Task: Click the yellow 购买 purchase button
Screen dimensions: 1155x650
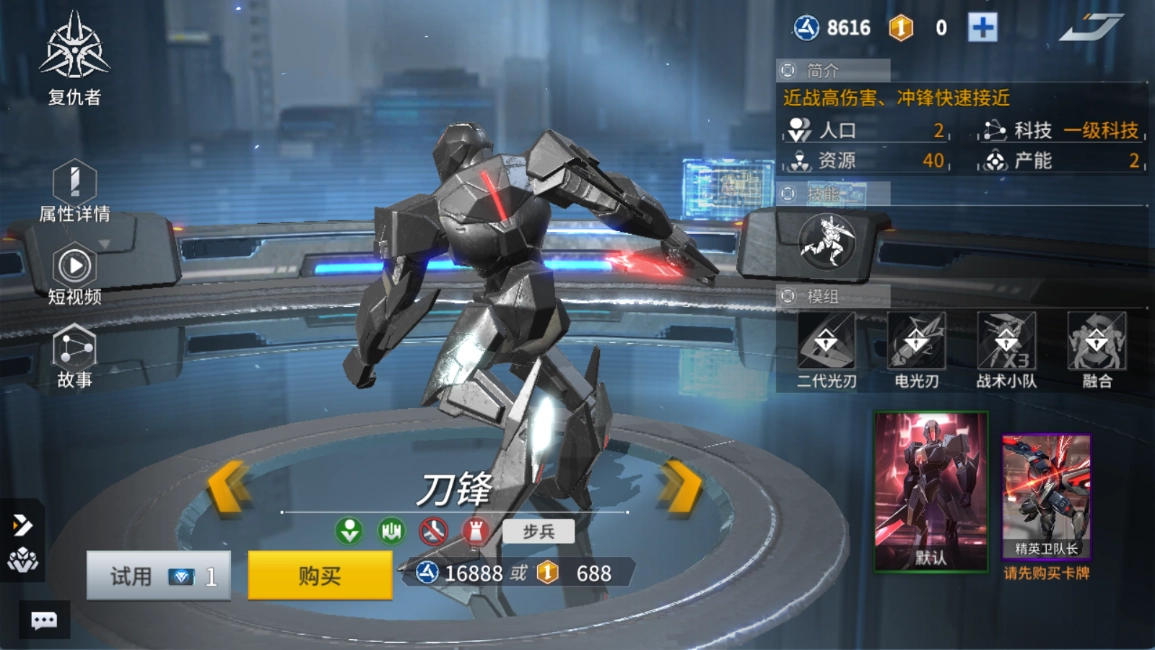Action: point(320,575)
